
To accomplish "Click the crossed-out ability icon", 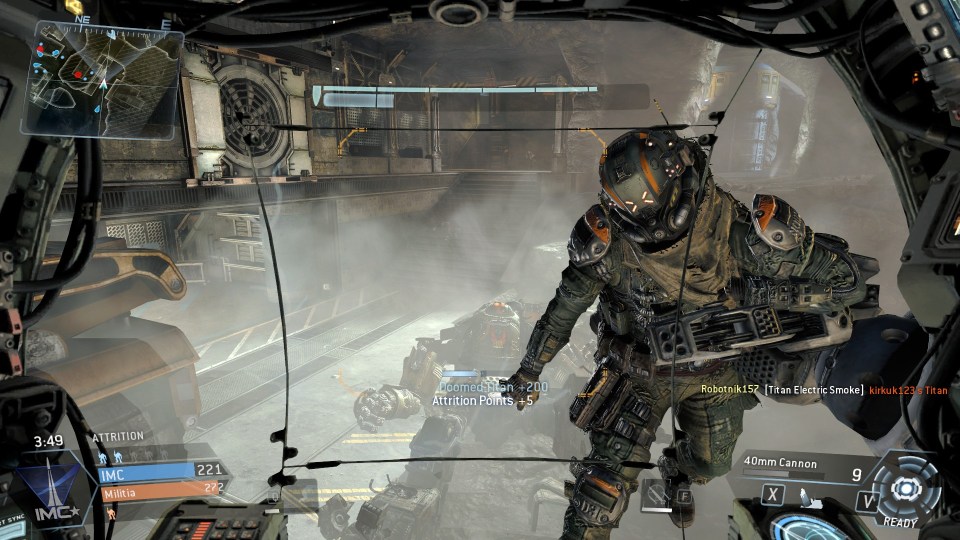I will [656, 493].
